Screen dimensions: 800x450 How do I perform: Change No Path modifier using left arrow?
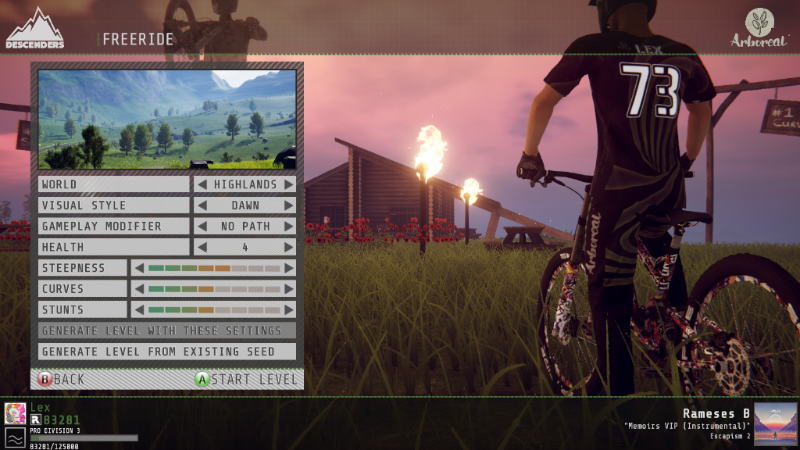pyautogui.click(x=201, y=226)
